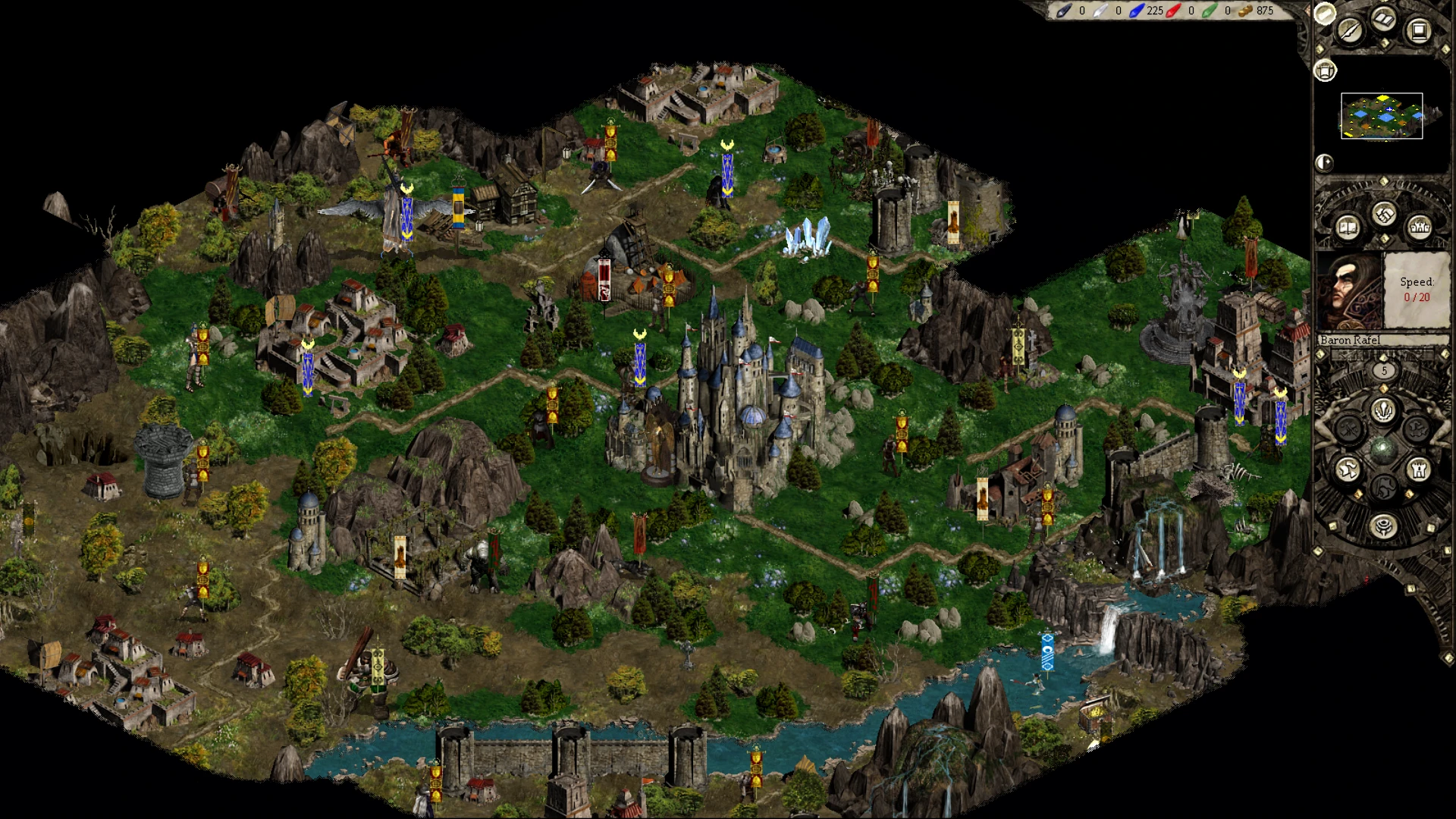Click the bottom lit button below the wheel
Screen dimensions: 1456x819
(x=1383, y=526)
